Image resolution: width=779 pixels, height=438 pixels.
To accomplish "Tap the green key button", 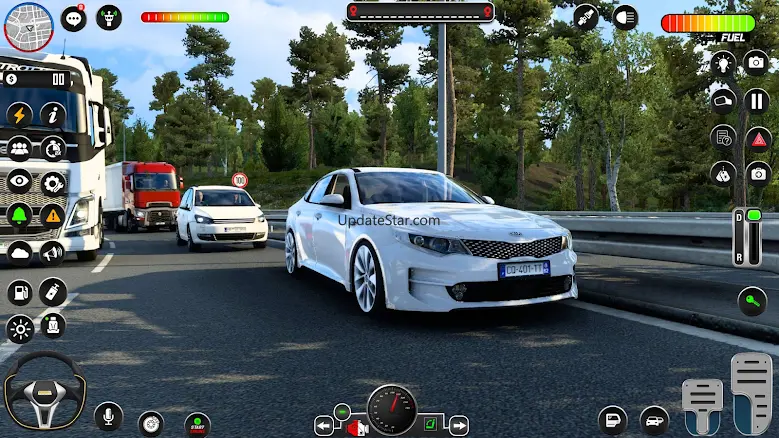I will (752, 300).
